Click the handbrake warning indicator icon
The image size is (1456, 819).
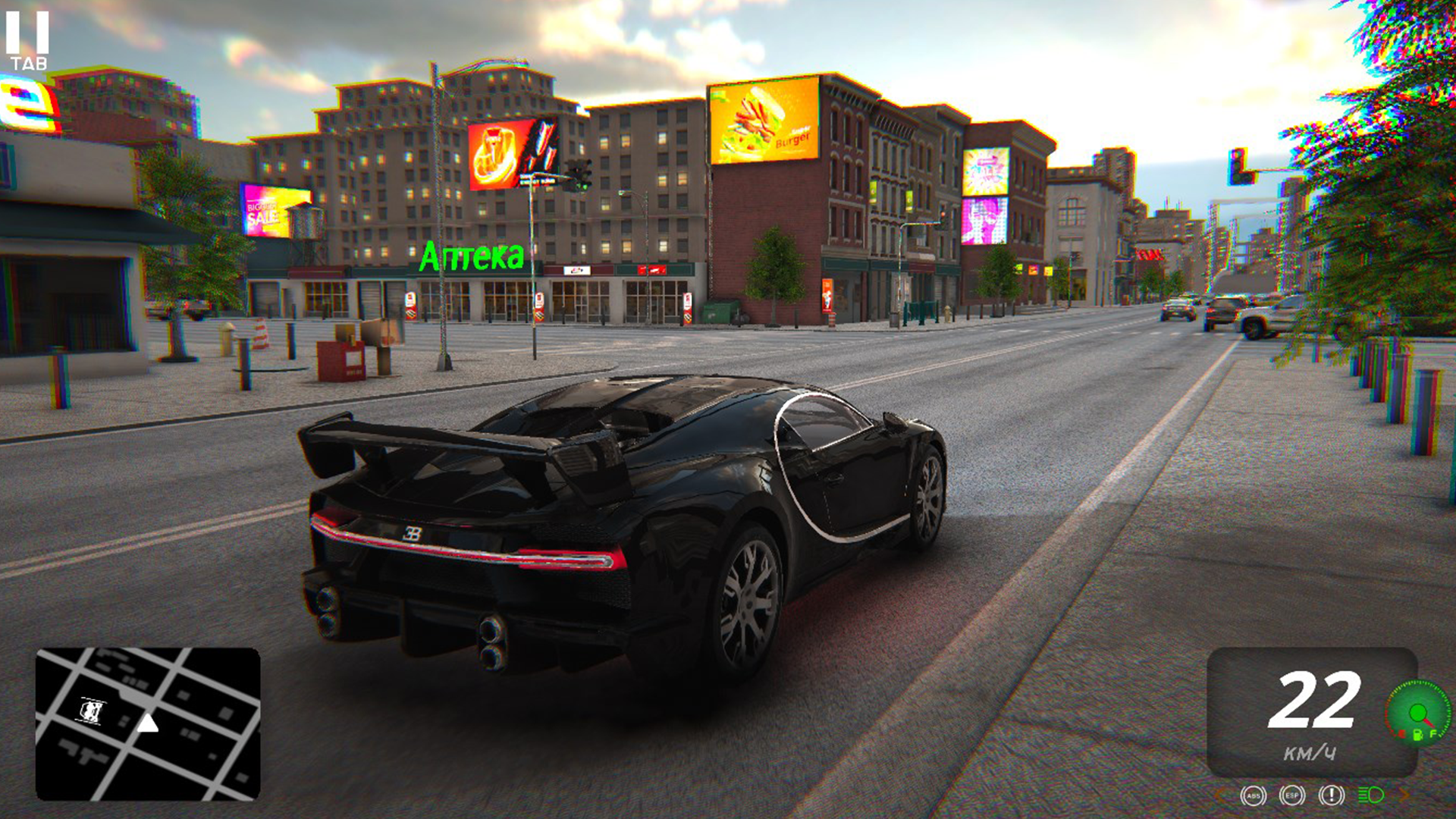(1332, 796)
